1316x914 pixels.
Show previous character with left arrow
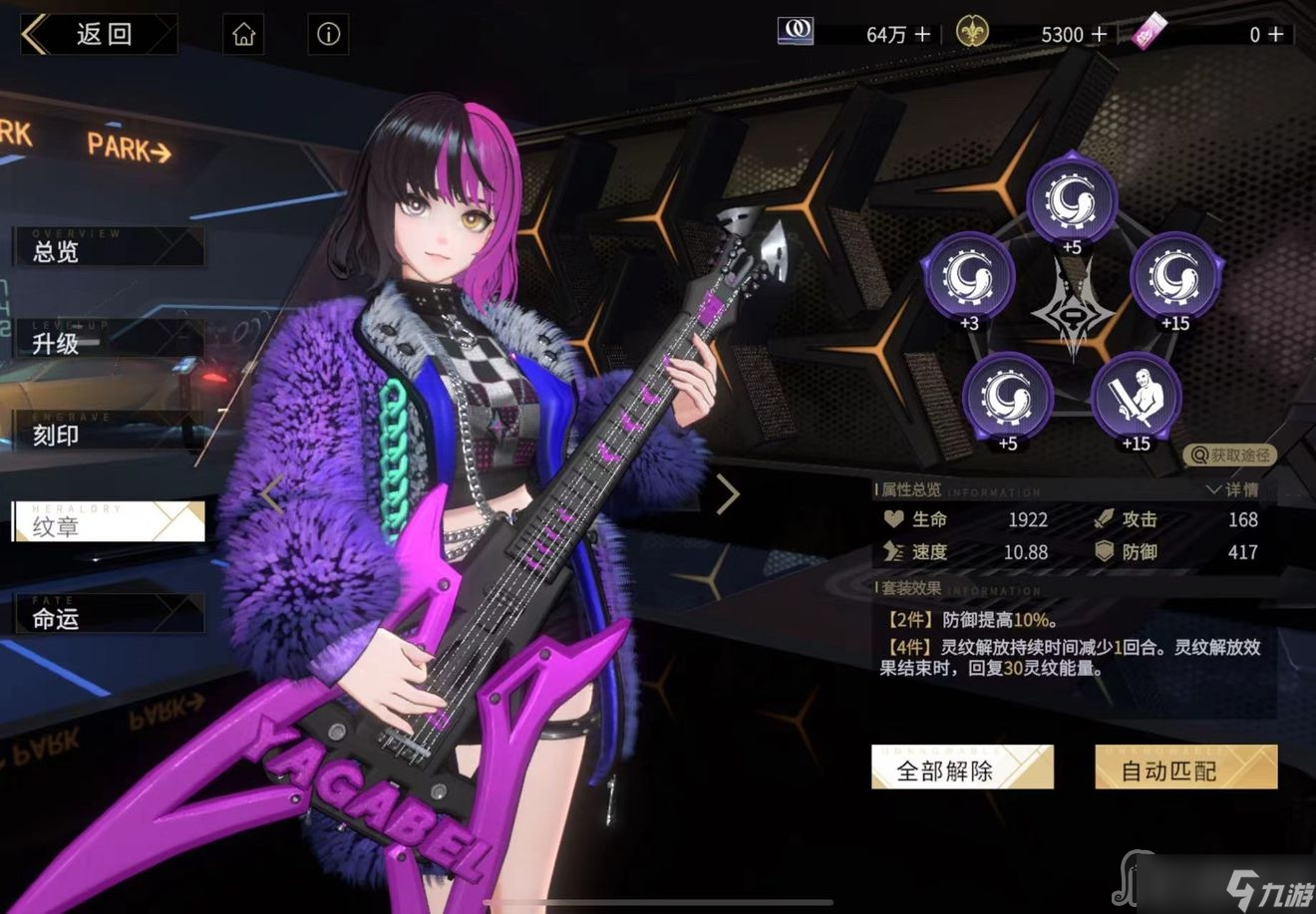272,493
